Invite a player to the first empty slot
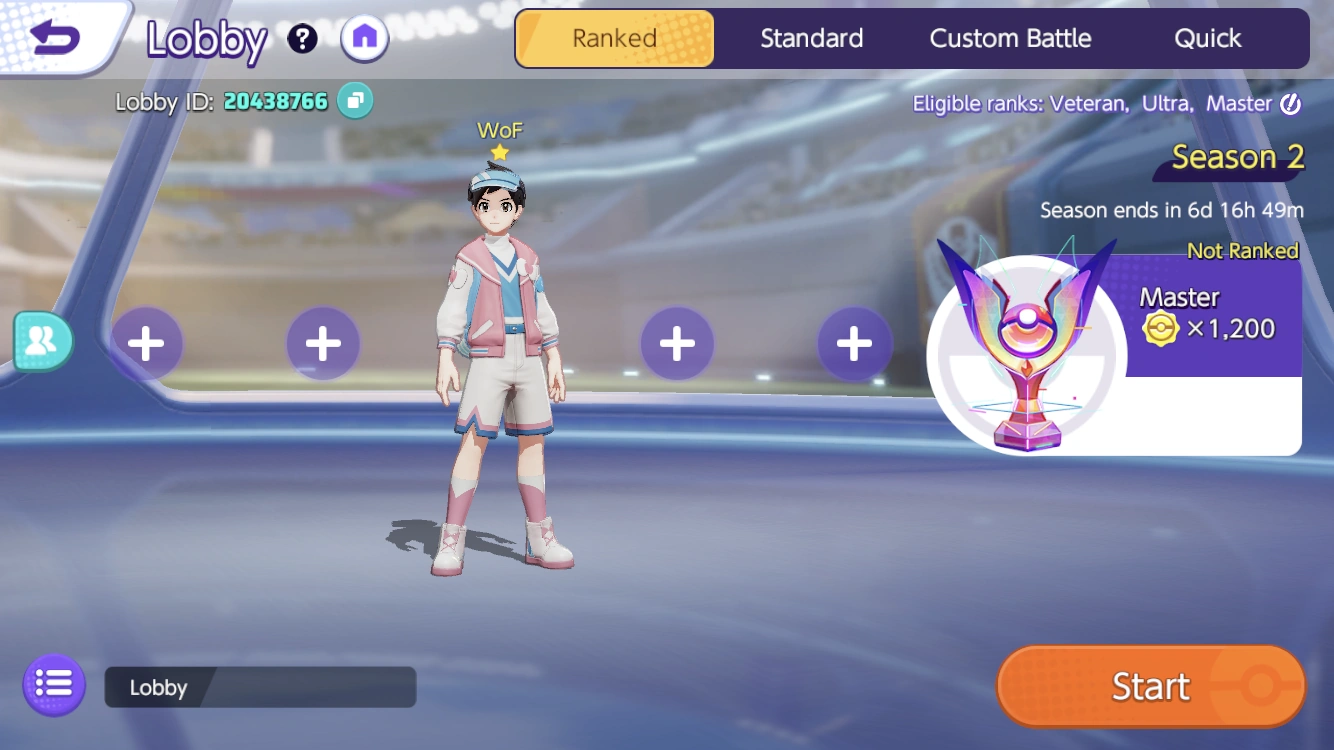This screenshot has height=750, width=1334. 146,342
